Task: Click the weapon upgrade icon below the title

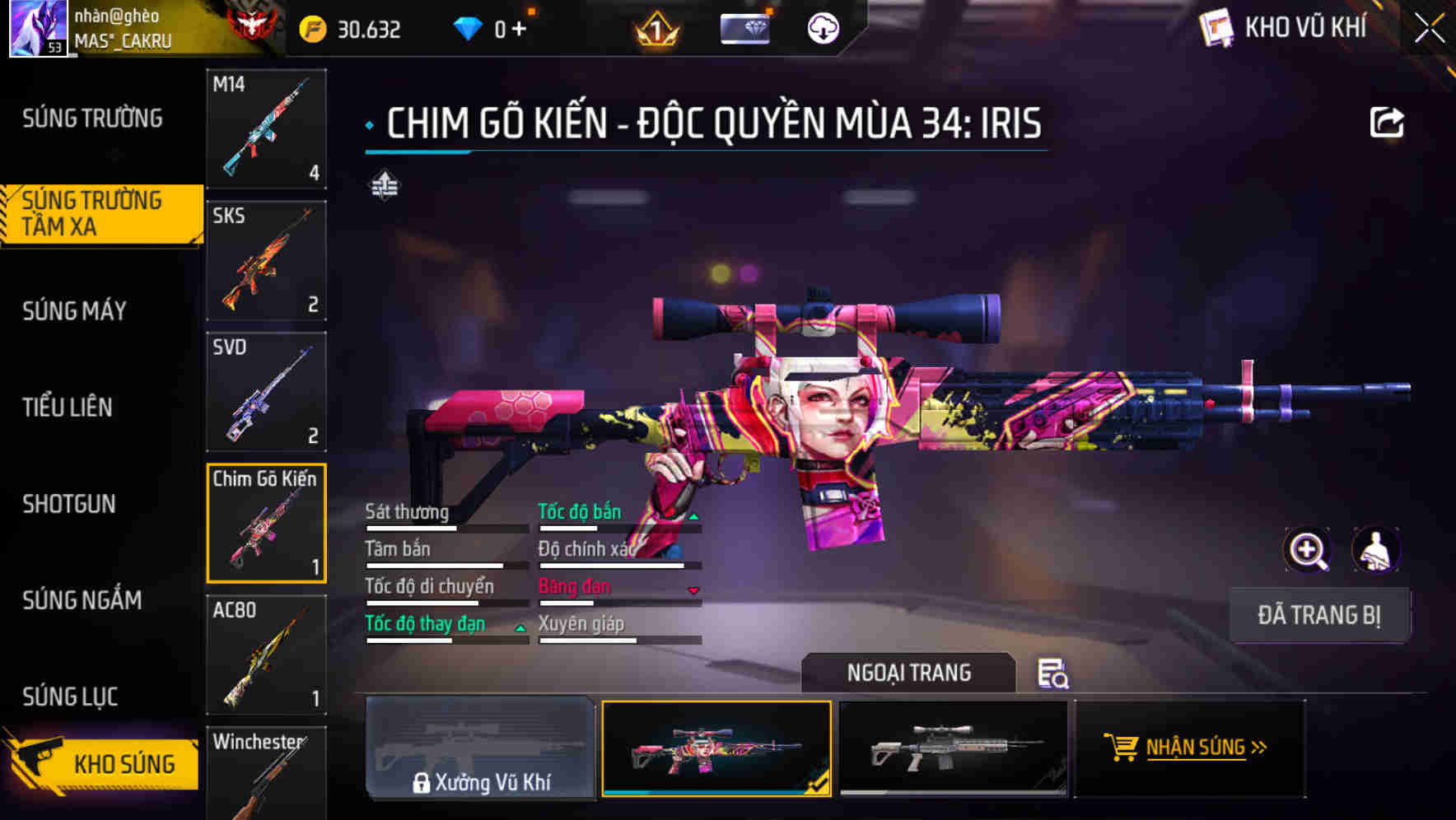Action: pos(386,187)
